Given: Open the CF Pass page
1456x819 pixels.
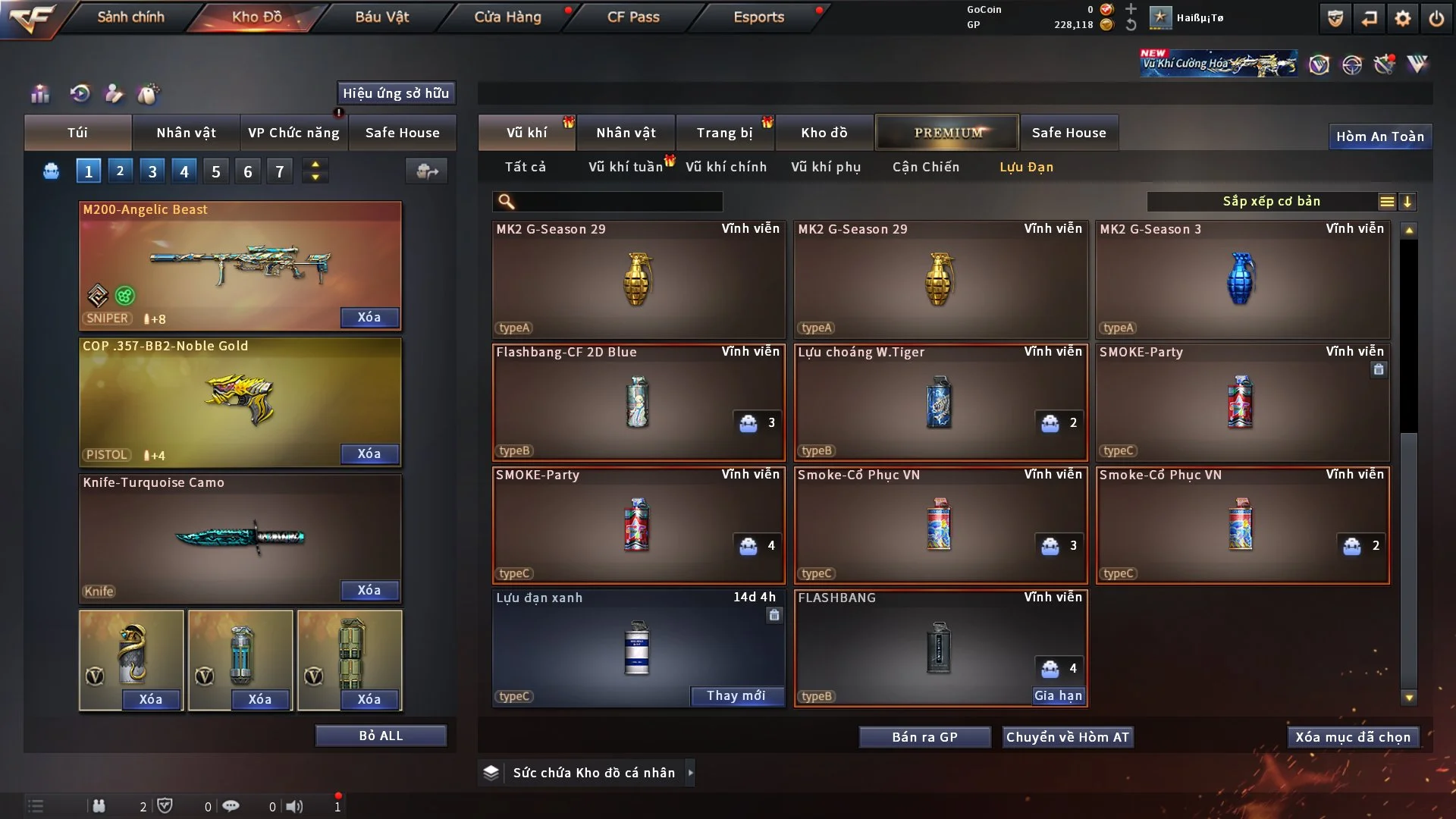Looking at the screenshot, I should (633, 17).
